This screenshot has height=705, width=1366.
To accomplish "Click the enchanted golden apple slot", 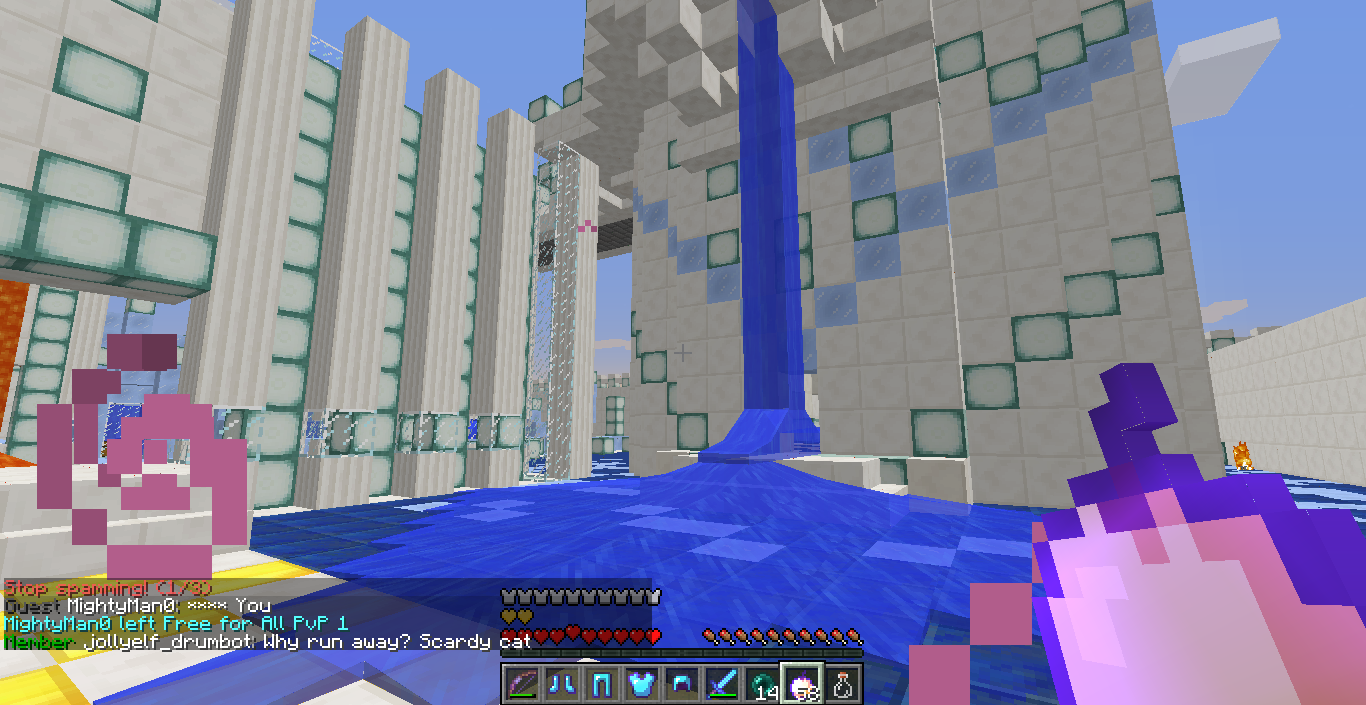I will click(802, 684).
